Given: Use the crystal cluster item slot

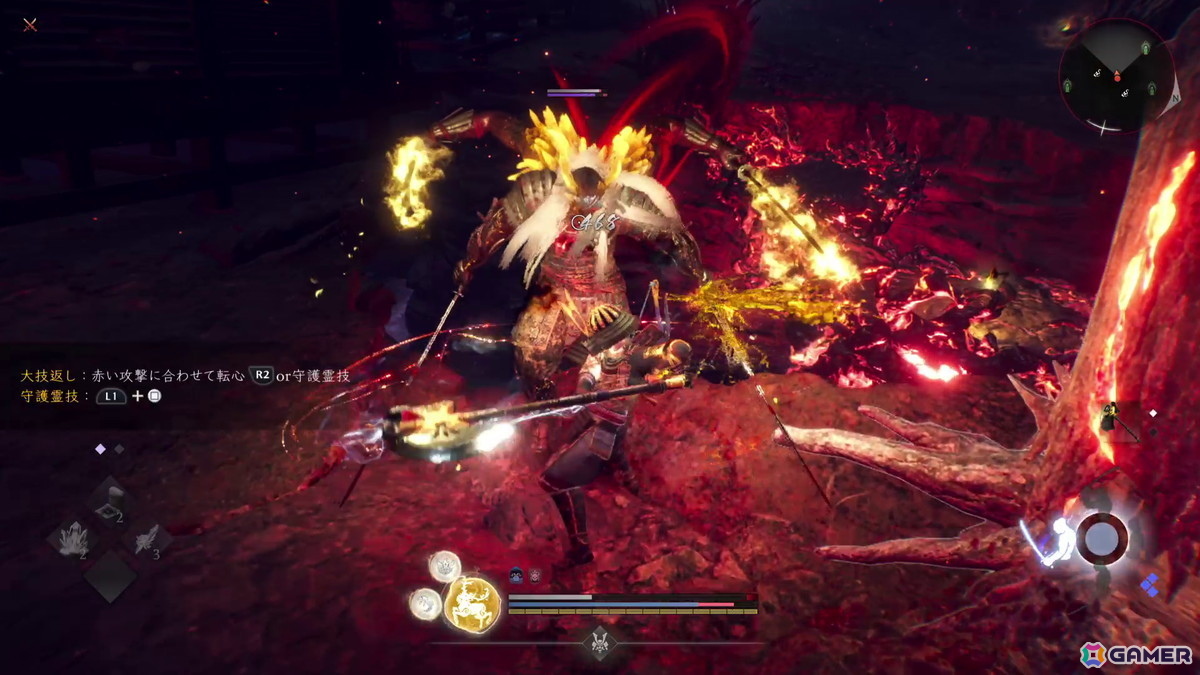Looking at the screenshot, I should (70, 540).
